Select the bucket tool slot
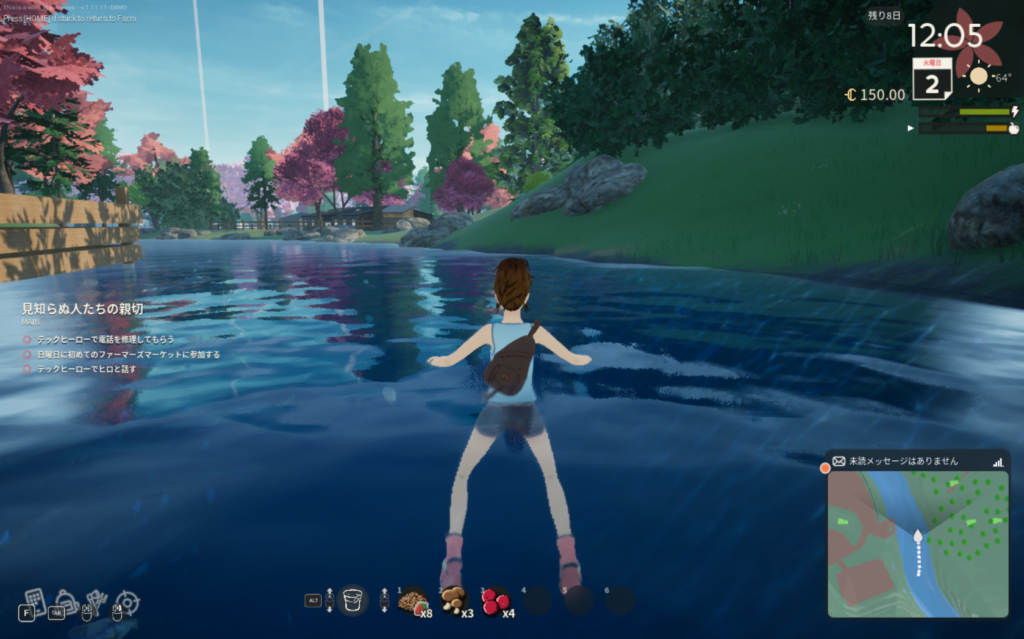The height and width of the screenshot is (639, 1024). pyautogui.click(x=353, y=600)
